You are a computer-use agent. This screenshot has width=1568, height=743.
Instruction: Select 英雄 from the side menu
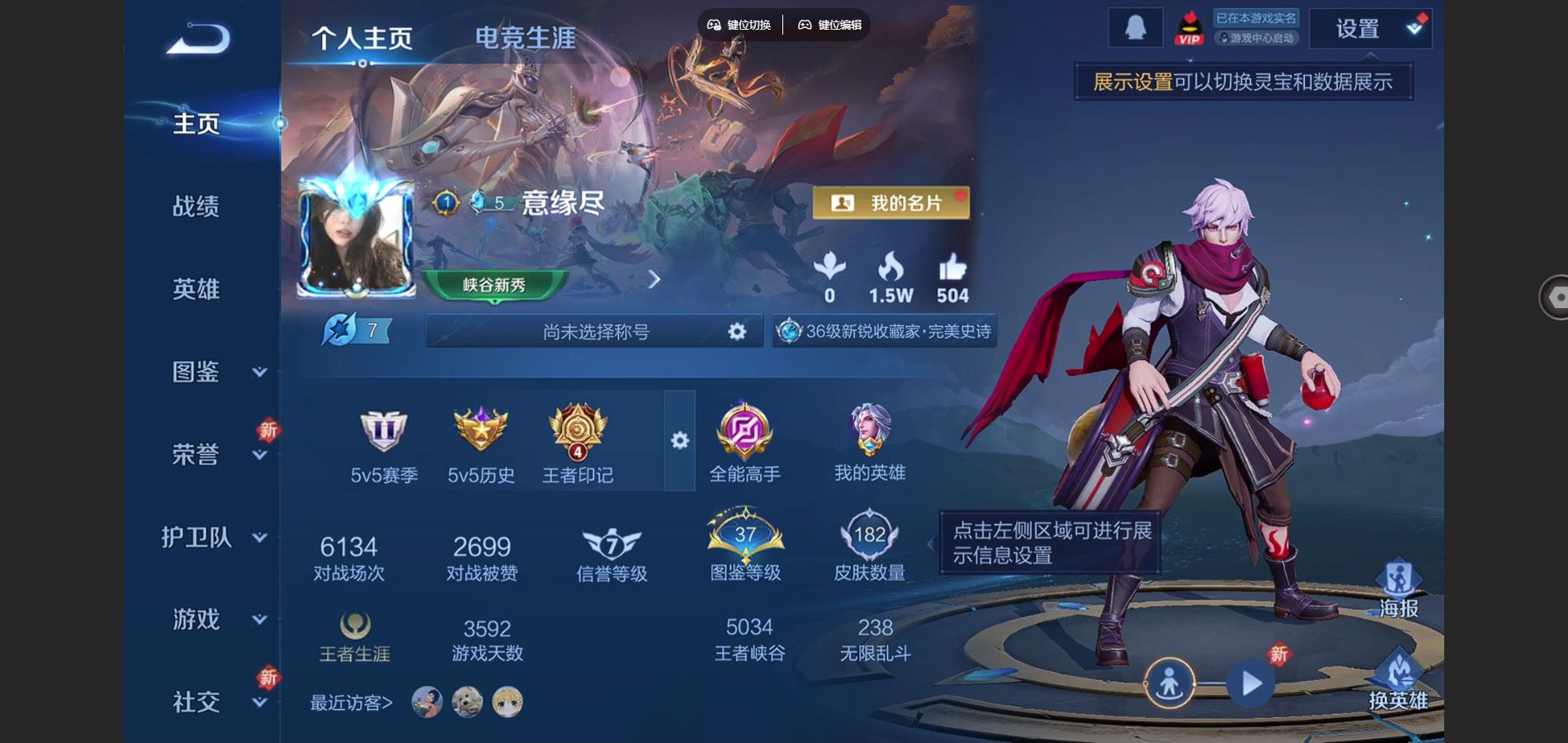tap(196, 289)
